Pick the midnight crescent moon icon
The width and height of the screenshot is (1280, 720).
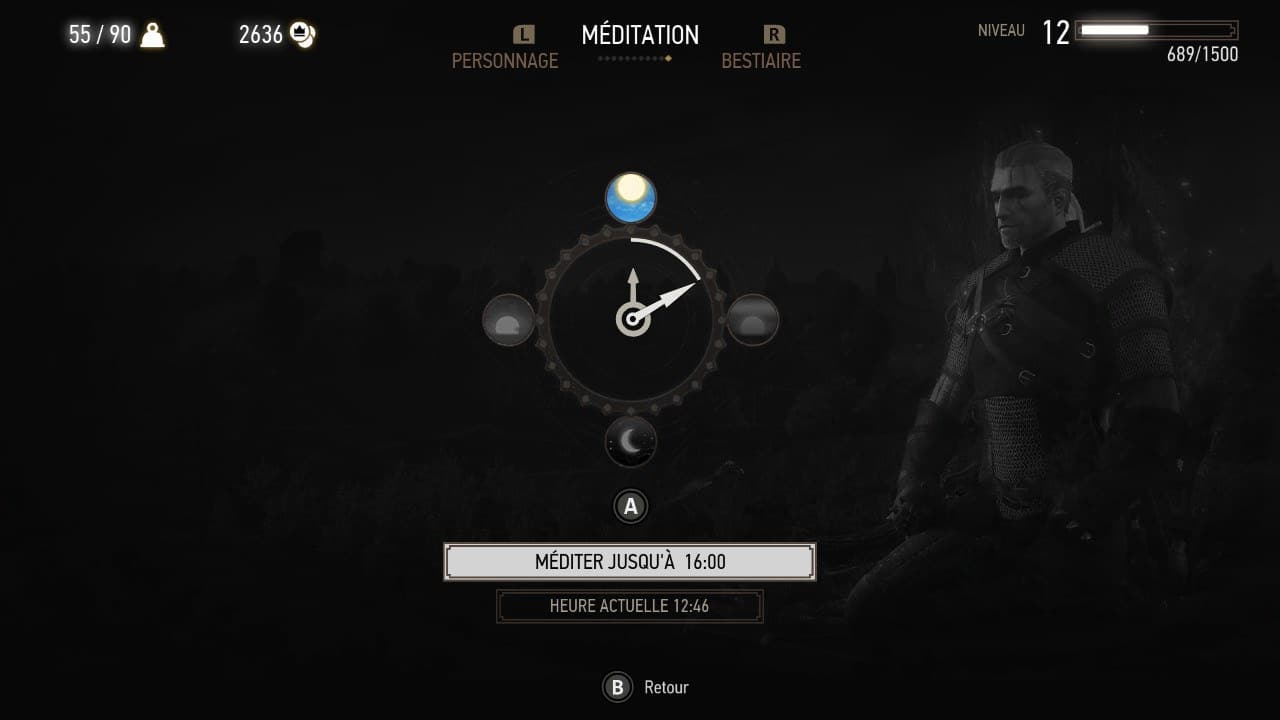(631, 441)
